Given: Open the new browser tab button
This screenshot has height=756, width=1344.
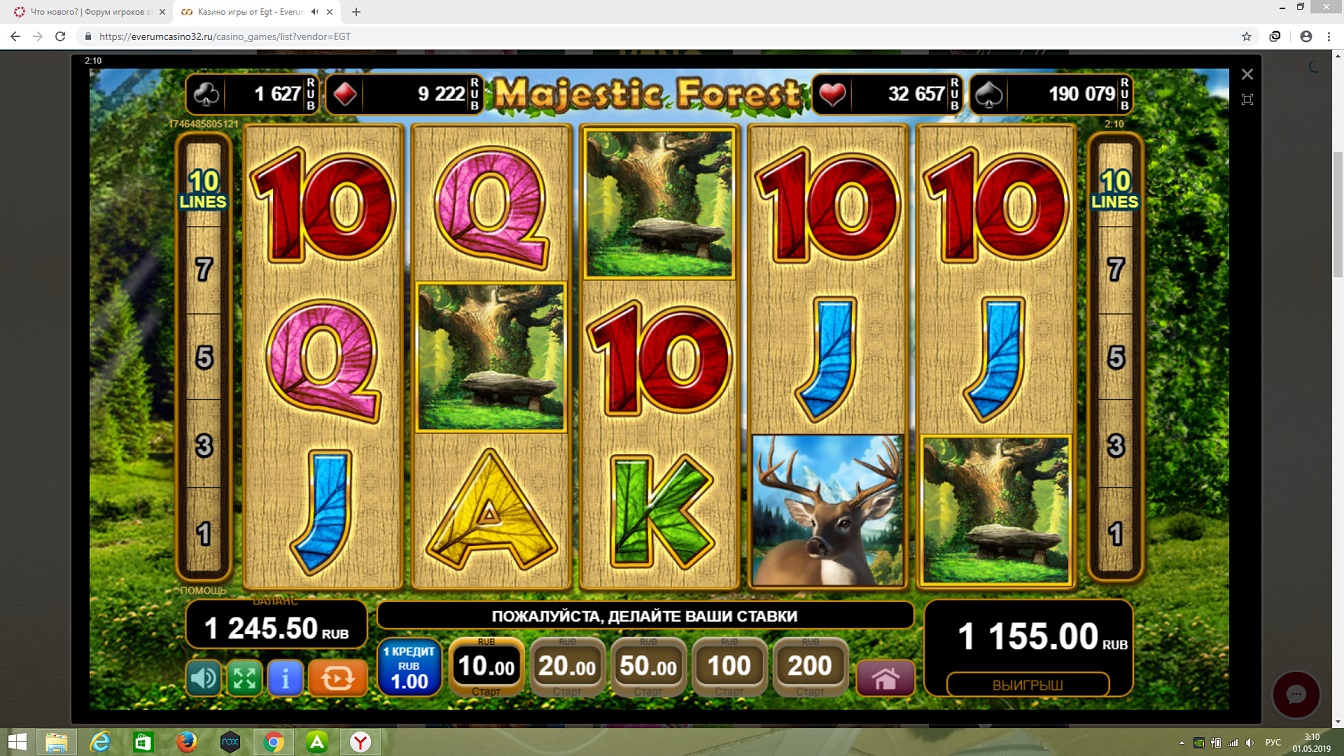Looking at the screenshot, I should click(356, 12).
